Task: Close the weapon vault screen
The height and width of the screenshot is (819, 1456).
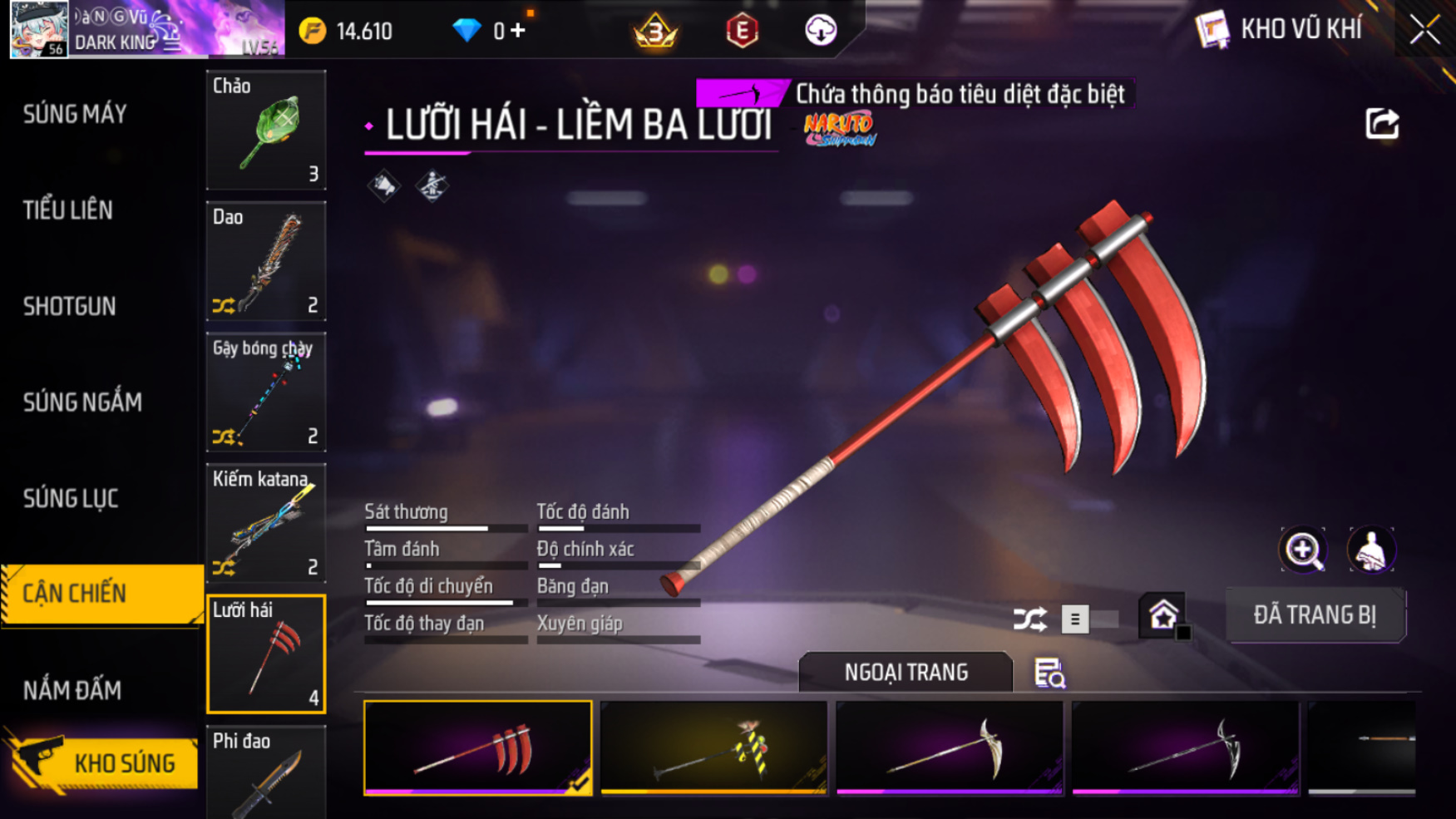Action: [x=1424, y=30]
